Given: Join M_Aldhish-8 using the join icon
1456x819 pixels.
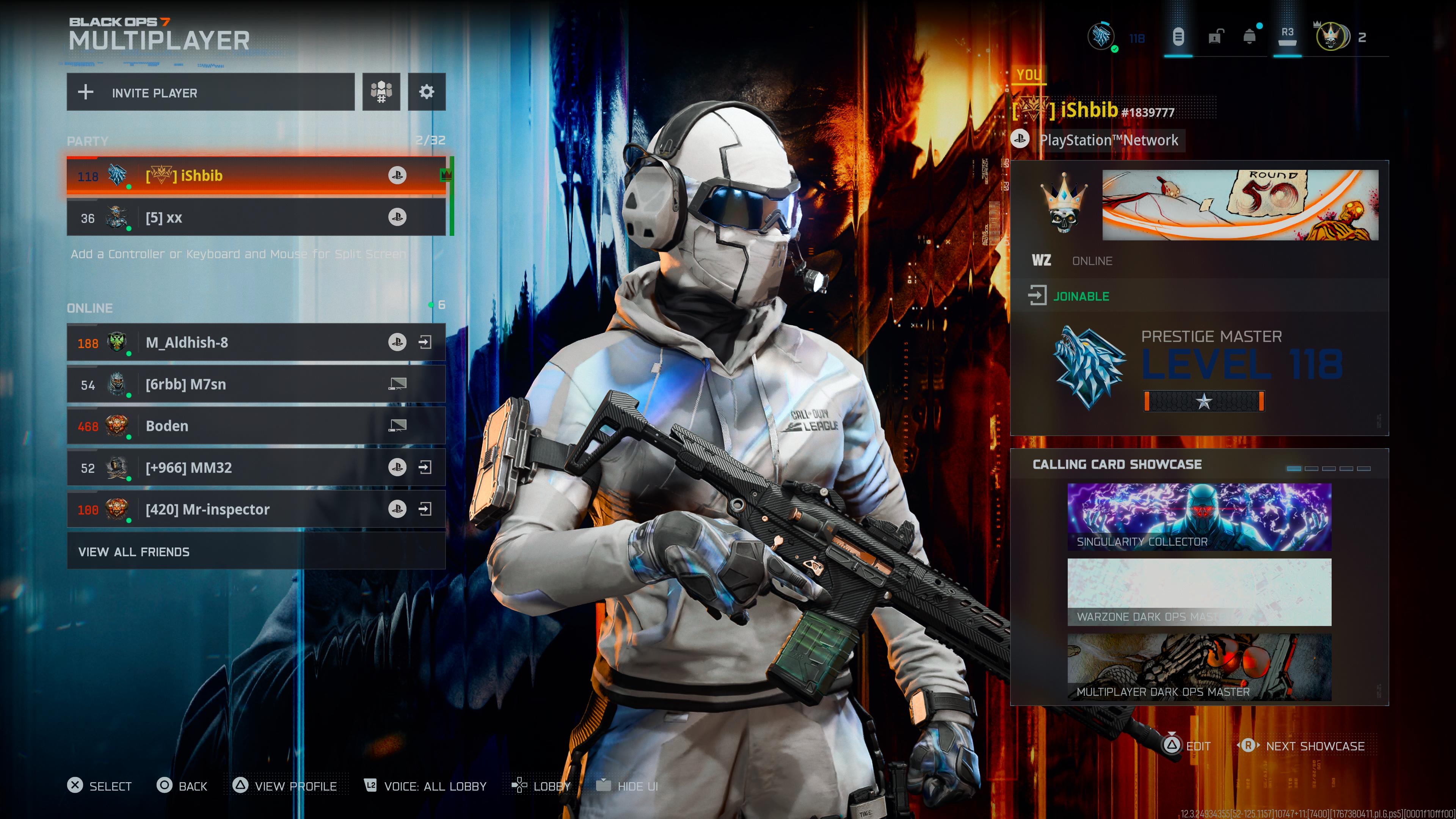Looking at the screenshot, I should click(425, 342).
